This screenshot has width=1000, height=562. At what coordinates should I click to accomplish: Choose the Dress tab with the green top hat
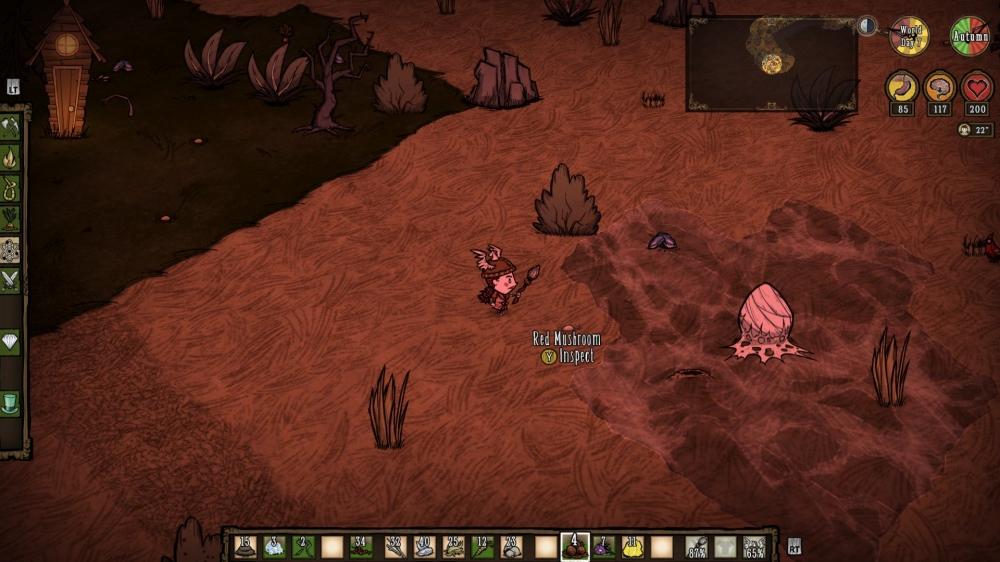[10, 403]
